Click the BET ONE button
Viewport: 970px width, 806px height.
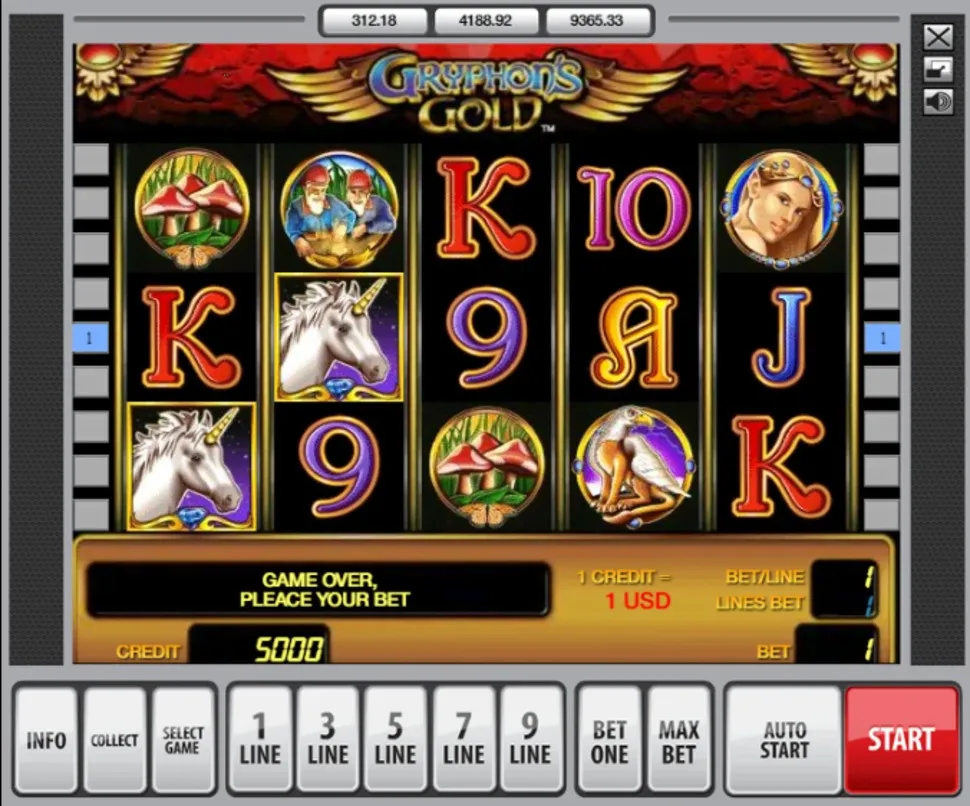tap(609, 740)
